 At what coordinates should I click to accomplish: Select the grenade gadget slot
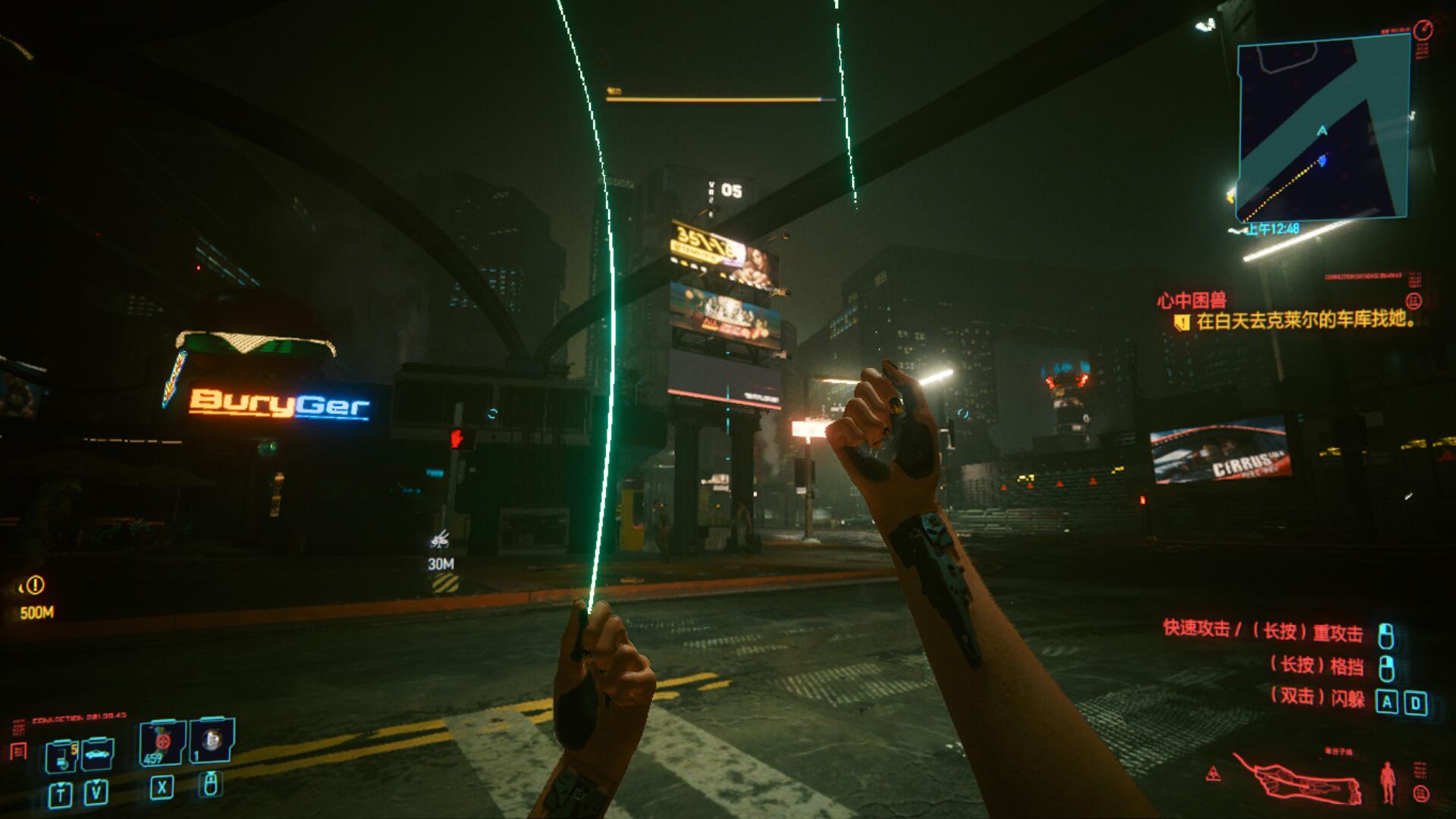click(x=212, y=741)
